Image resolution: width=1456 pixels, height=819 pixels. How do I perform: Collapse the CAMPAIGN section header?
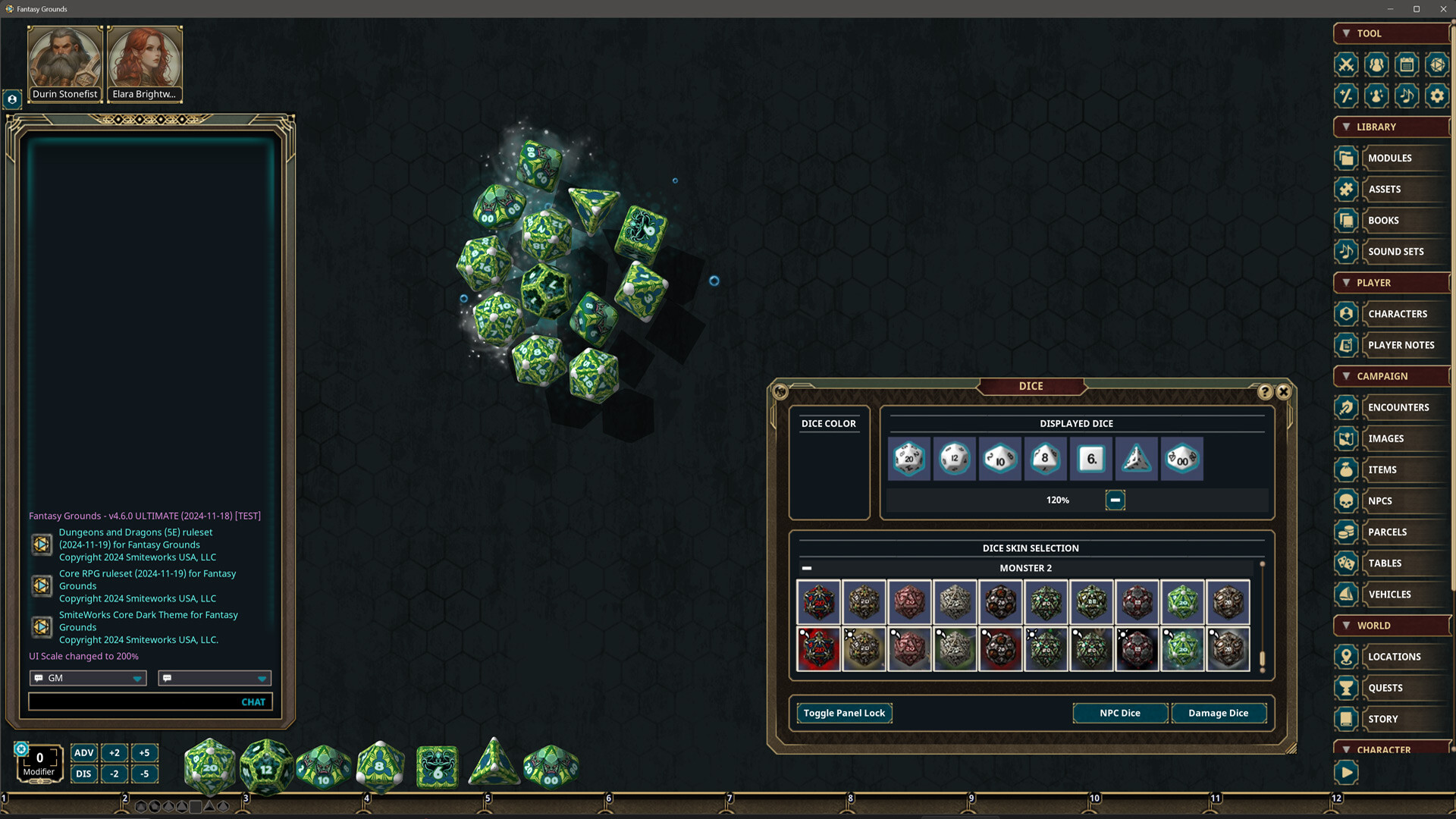(x=1348, y=376)
